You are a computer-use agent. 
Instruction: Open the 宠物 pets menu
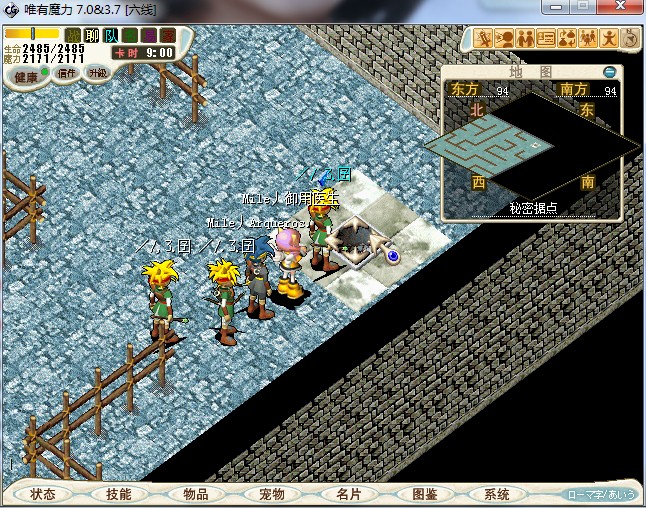point(271,494)
